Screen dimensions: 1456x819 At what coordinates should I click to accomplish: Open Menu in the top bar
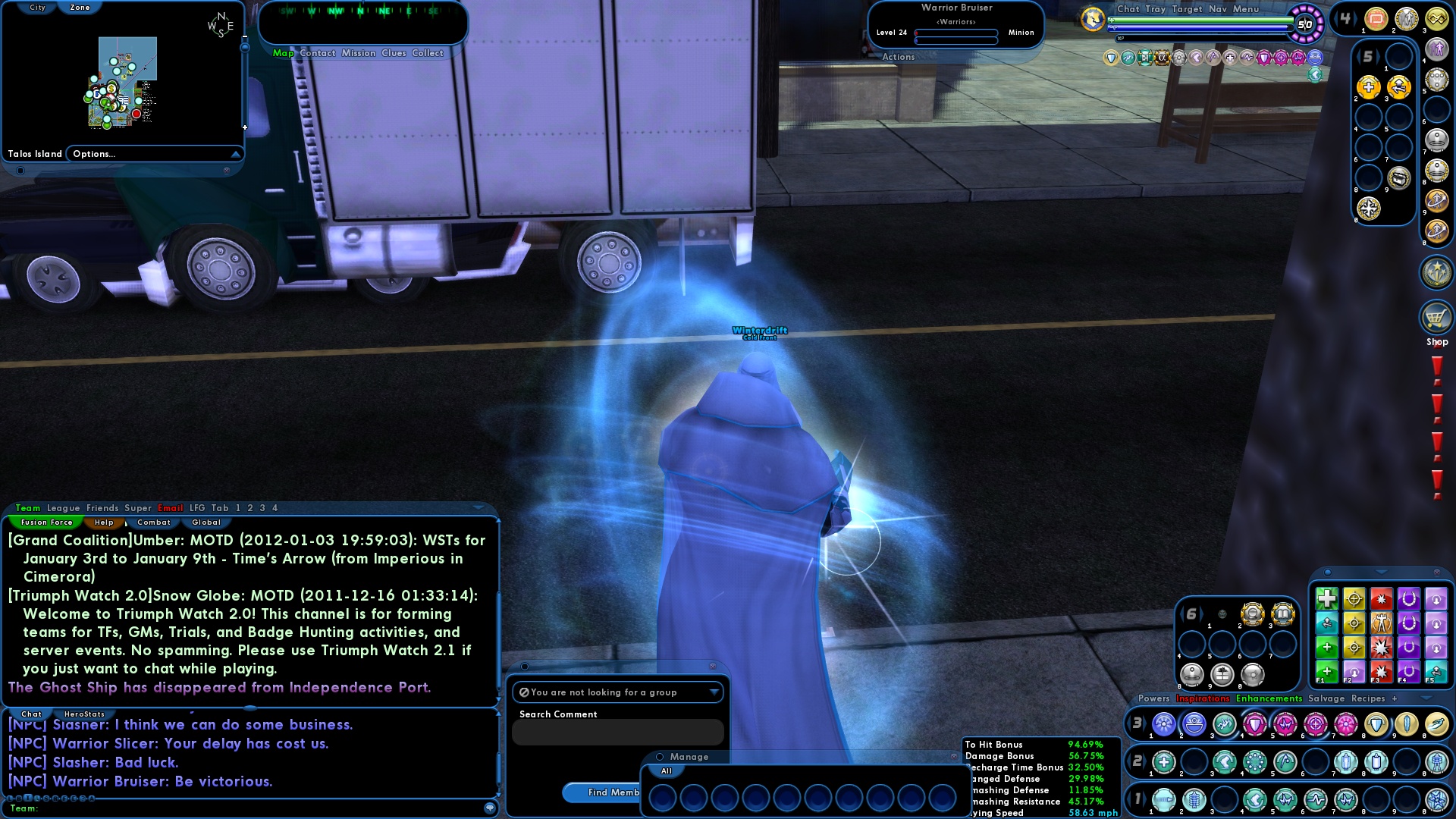[x=1244, y=9]
